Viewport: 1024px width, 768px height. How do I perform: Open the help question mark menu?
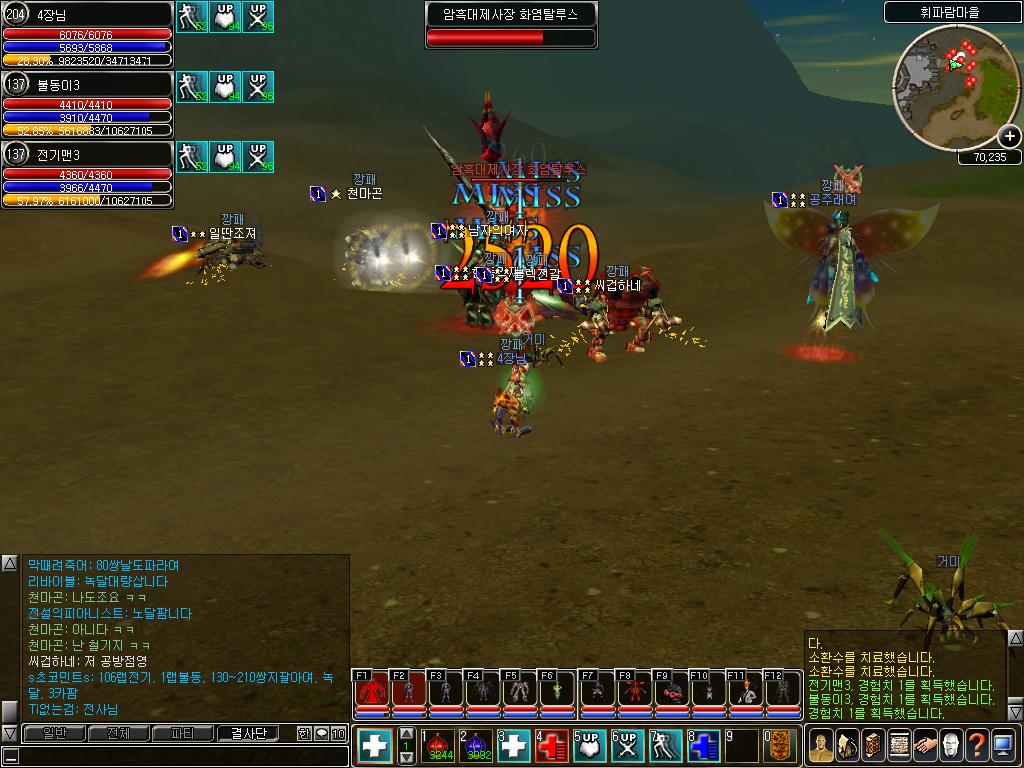(976, 746)
